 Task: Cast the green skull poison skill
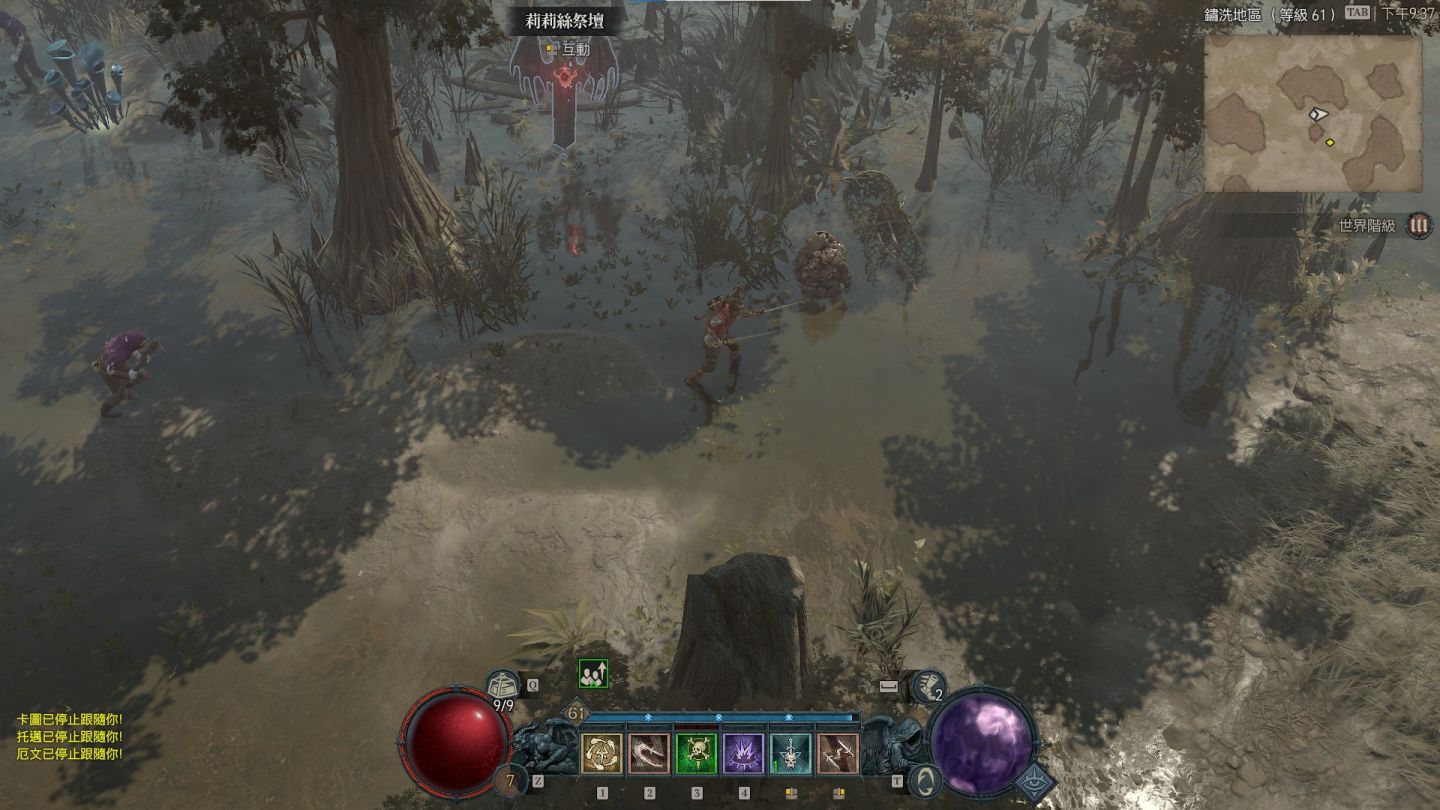[696, 754]
